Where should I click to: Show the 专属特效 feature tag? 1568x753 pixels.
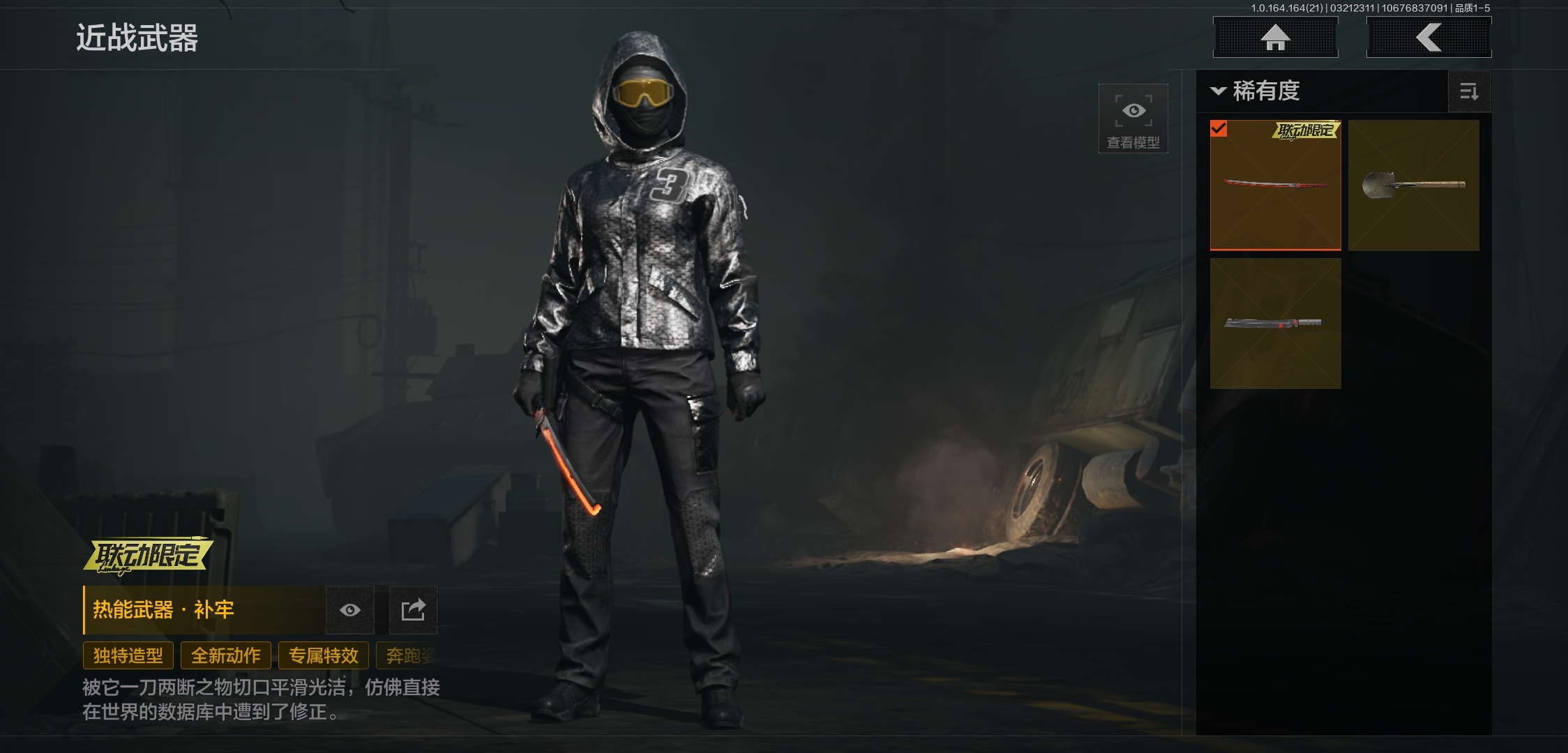(324, 655)
